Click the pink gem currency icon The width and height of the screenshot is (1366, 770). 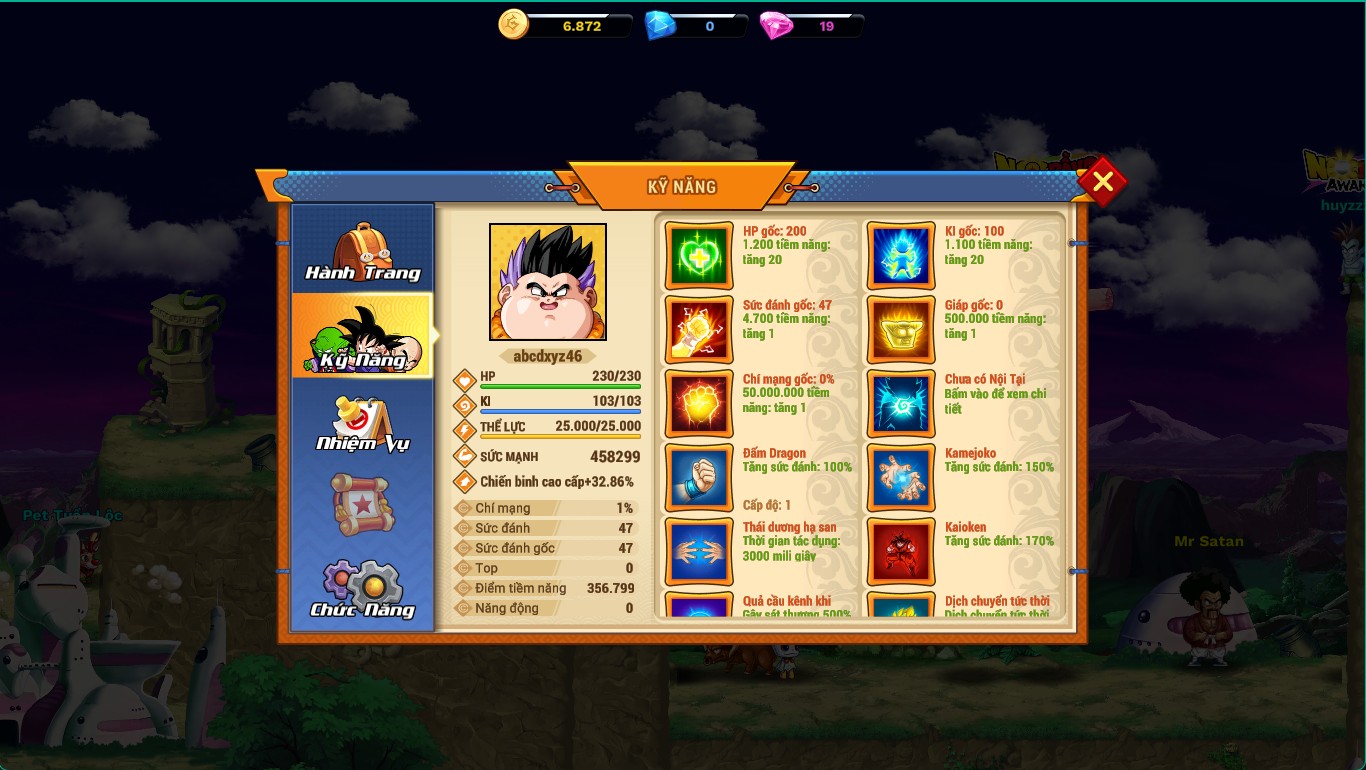tap(775, 26)
